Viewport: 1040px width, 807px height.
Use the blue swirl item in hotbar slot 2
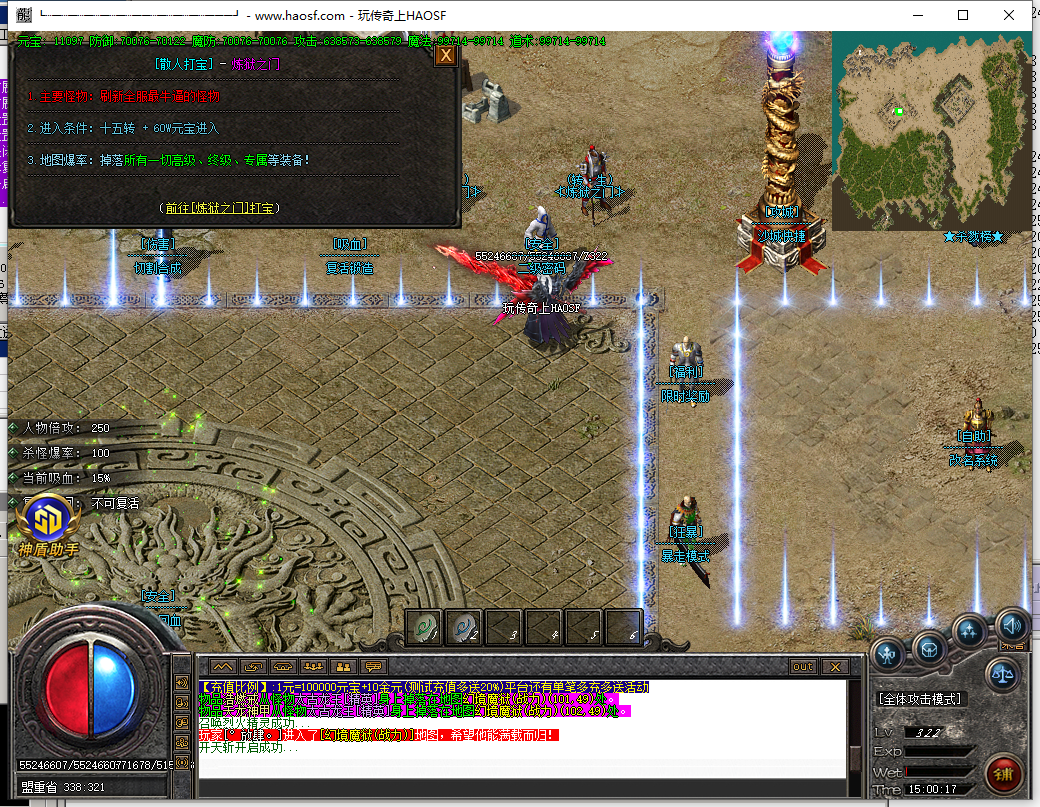464,627
